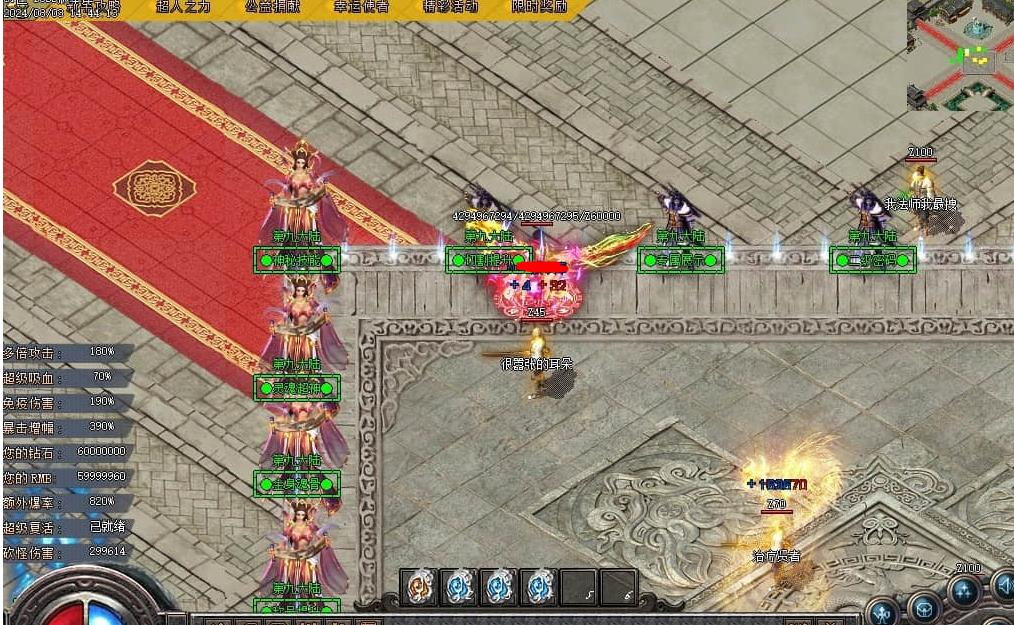Open the 公益捐献 donation menu

click(x=271, y=7)
